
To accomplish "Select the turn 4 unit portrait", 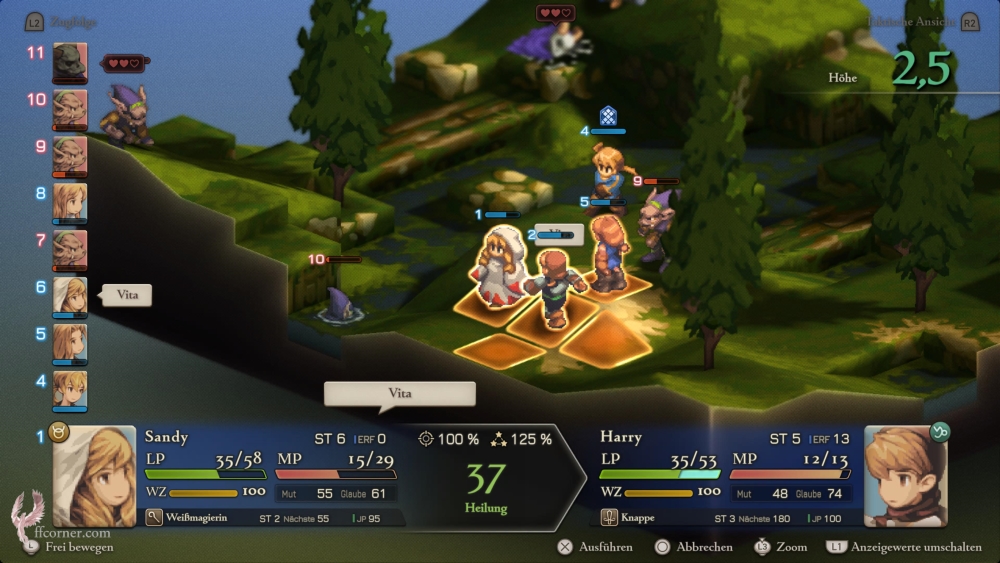I will pos(70,390).
